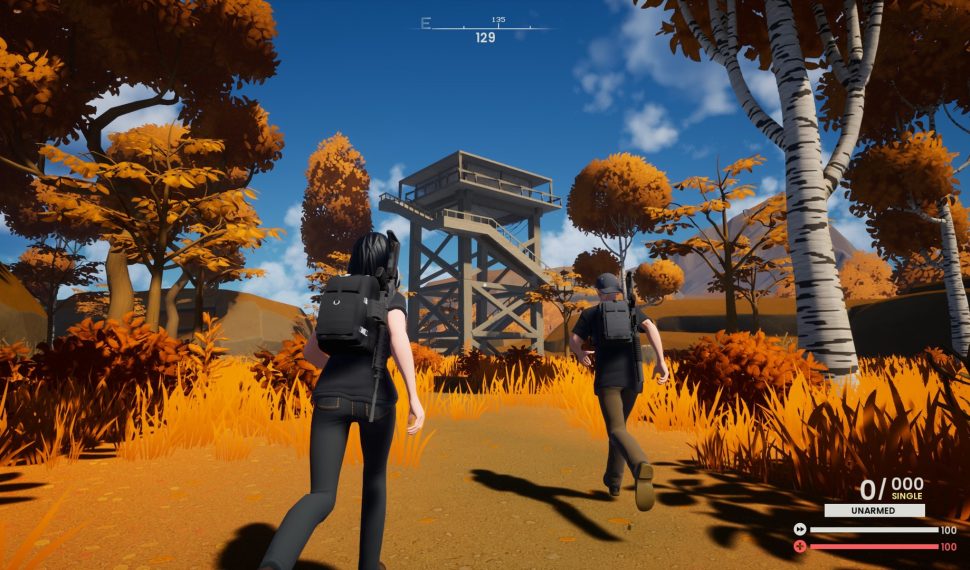Click the compass heading strip
Screen dimensions: 970x570
tap(484, 27)
